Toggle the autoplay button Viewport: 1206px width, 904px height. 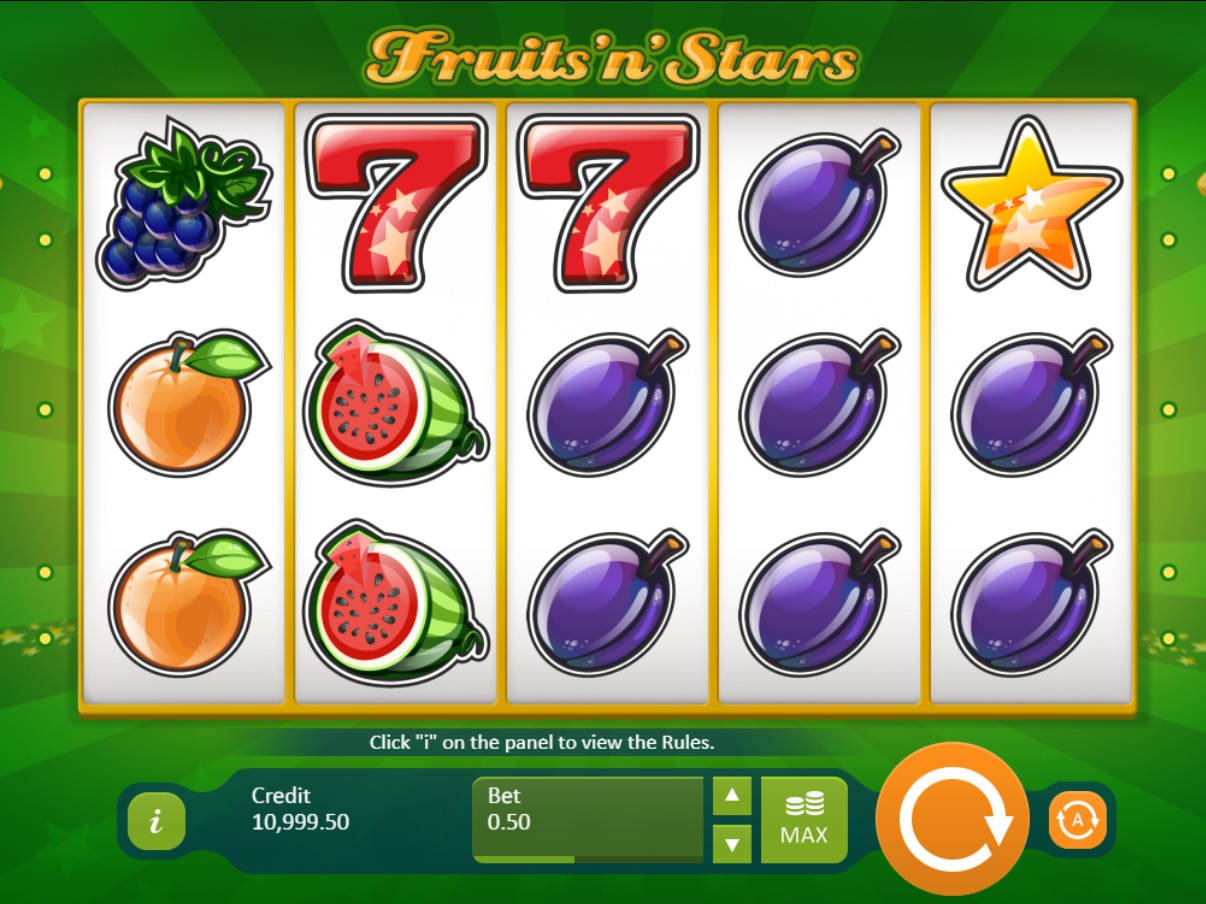1077,820
